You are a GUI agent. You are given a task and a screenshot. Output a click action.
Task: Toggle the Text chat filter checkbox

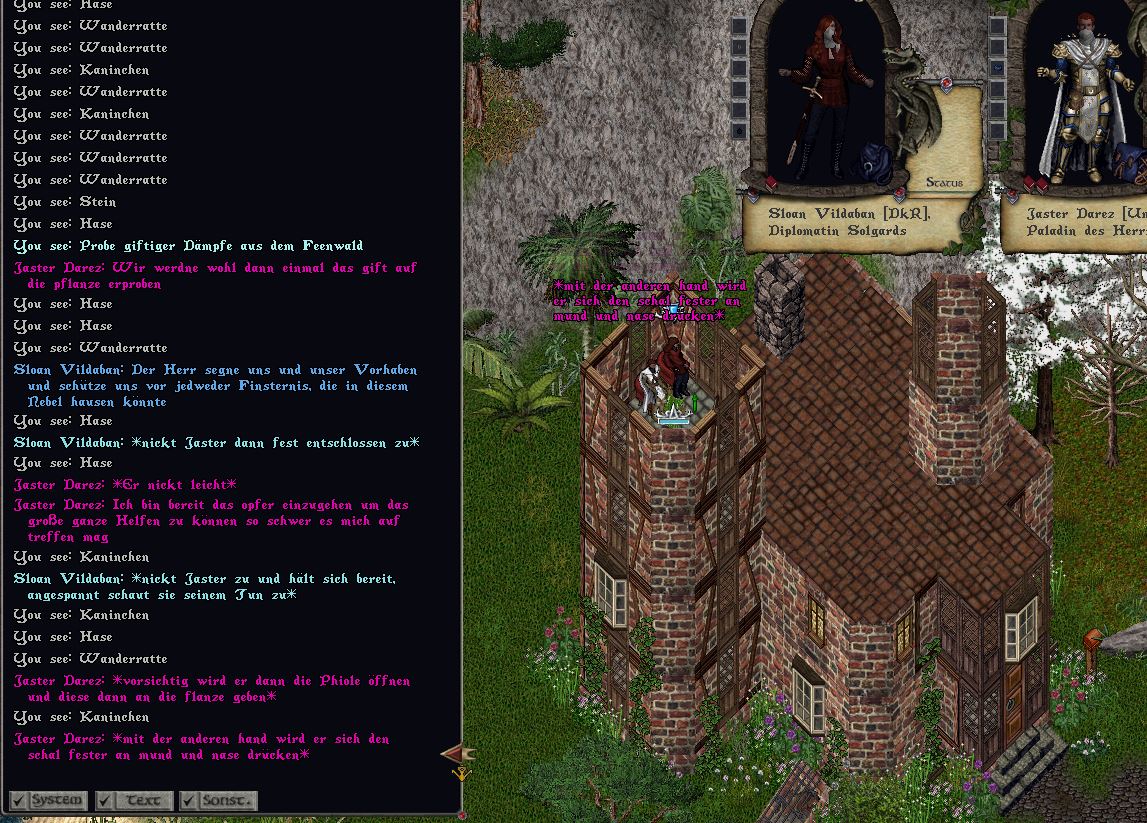pyautogui.click(x=105, y=801)
